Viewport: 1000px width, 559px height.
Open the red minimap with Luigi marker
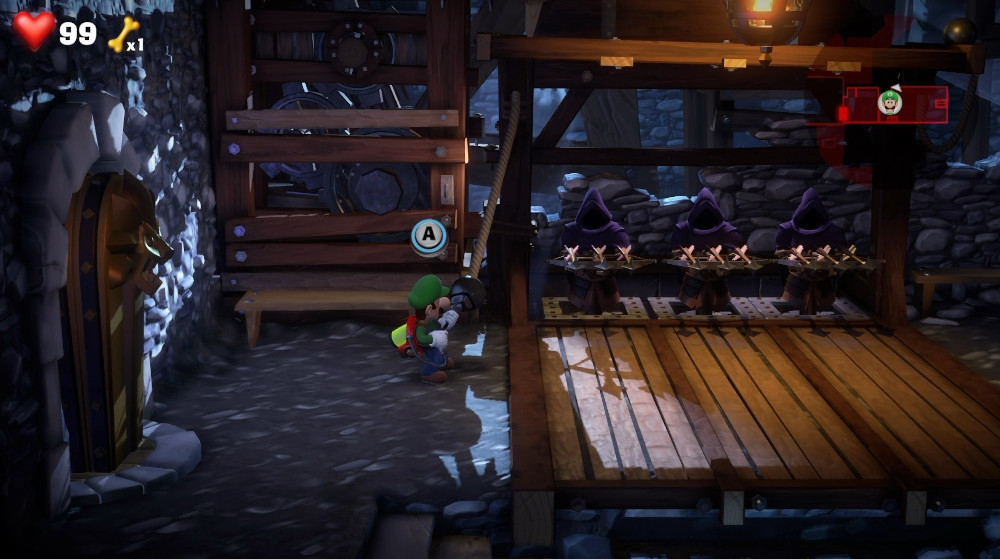[895, 104]
